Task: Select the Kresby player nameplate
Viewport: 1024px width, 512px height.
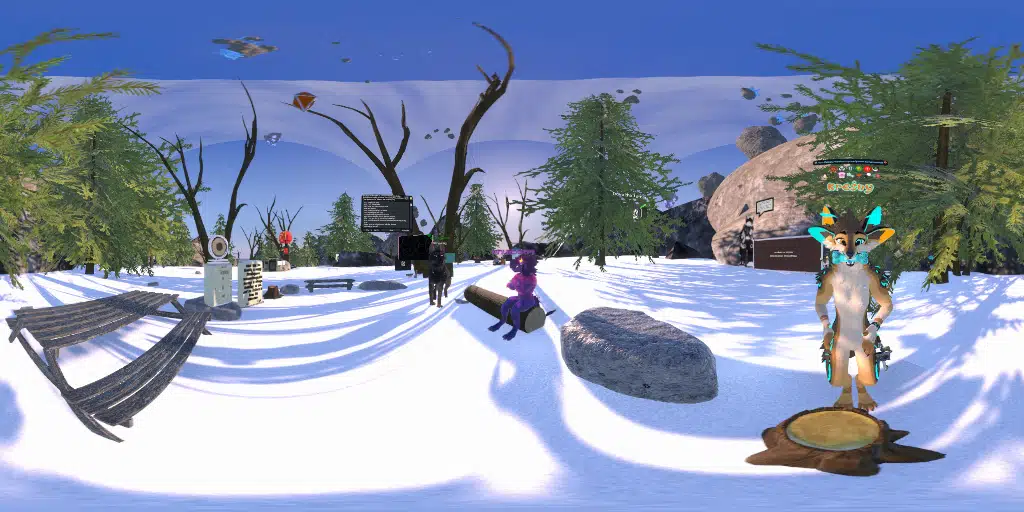Action: click(x=850, y=187)
